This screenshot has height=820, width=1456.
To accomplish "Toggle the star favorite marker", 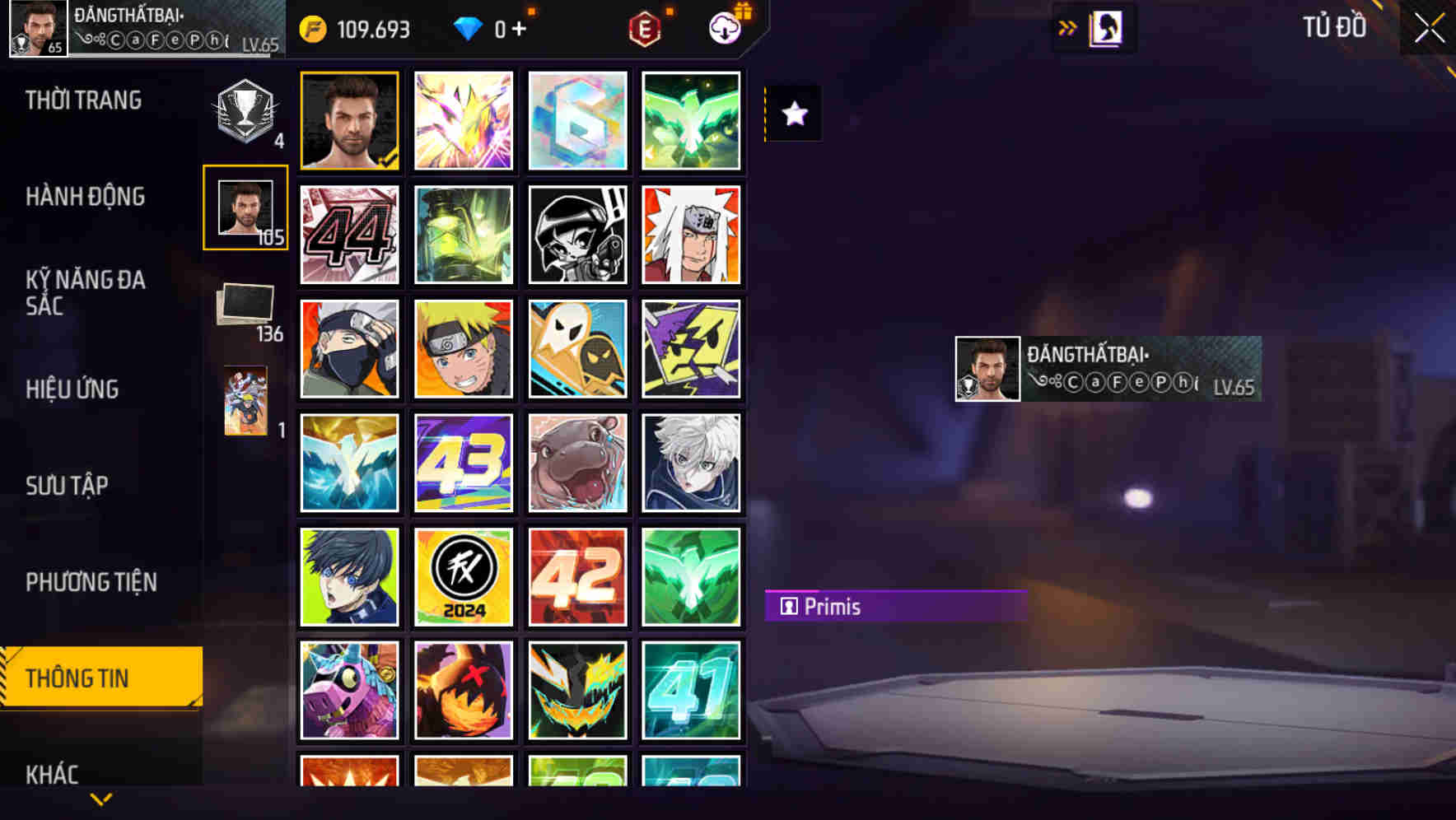I will pos(793,114).
